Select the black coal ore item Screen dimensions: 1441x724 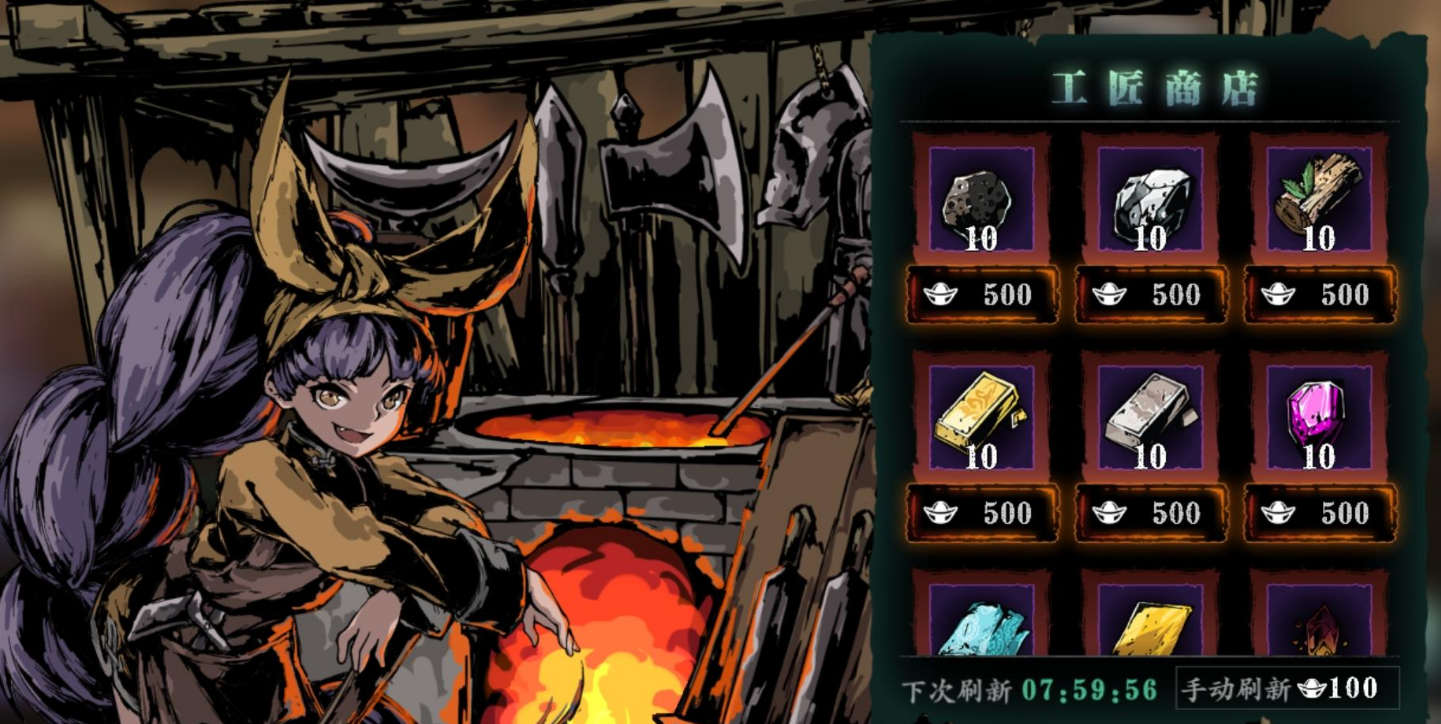point(981,200)
